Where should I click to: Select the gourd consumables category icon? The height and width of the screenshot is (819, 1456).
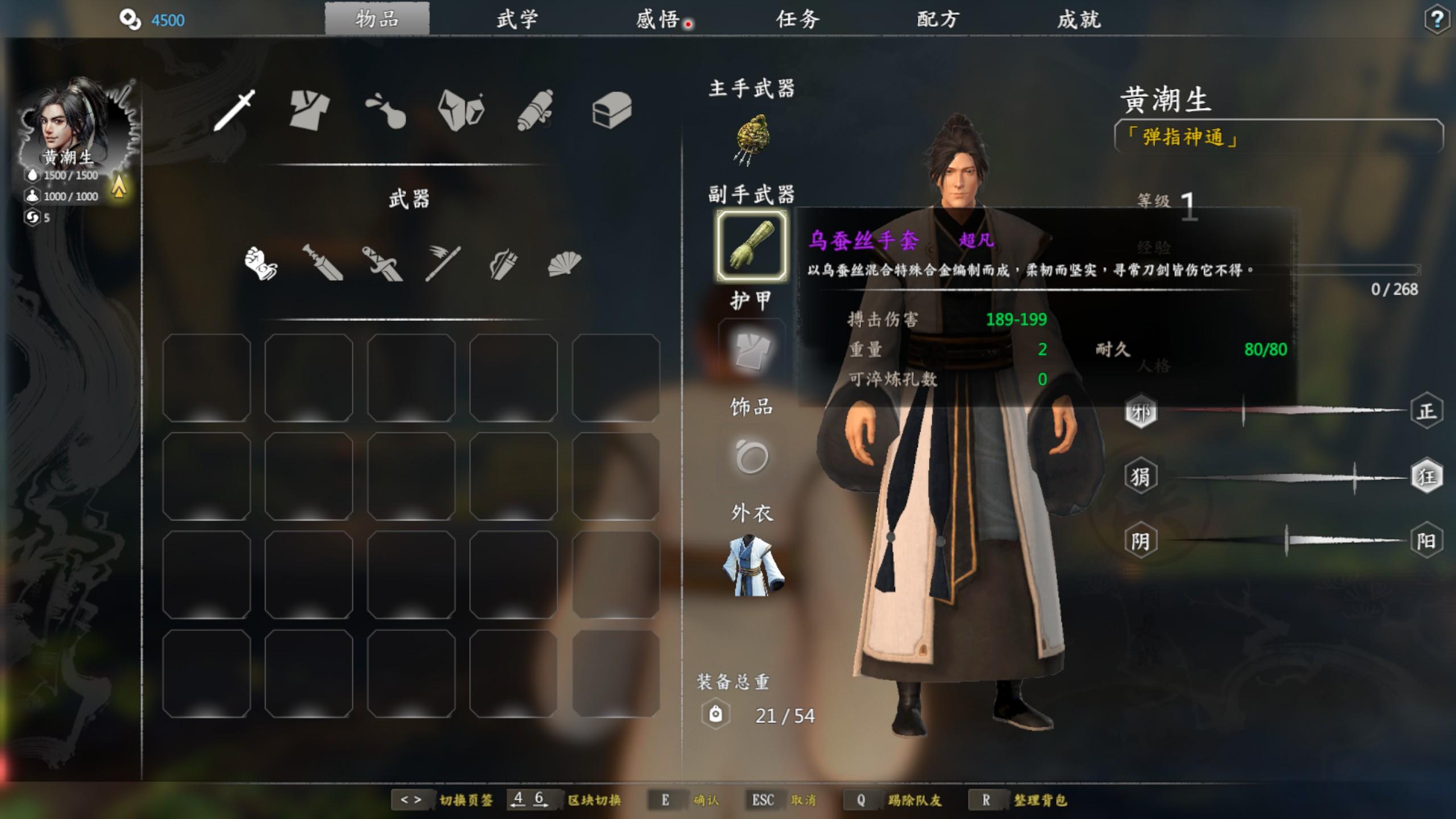click(x=386, y=111)
